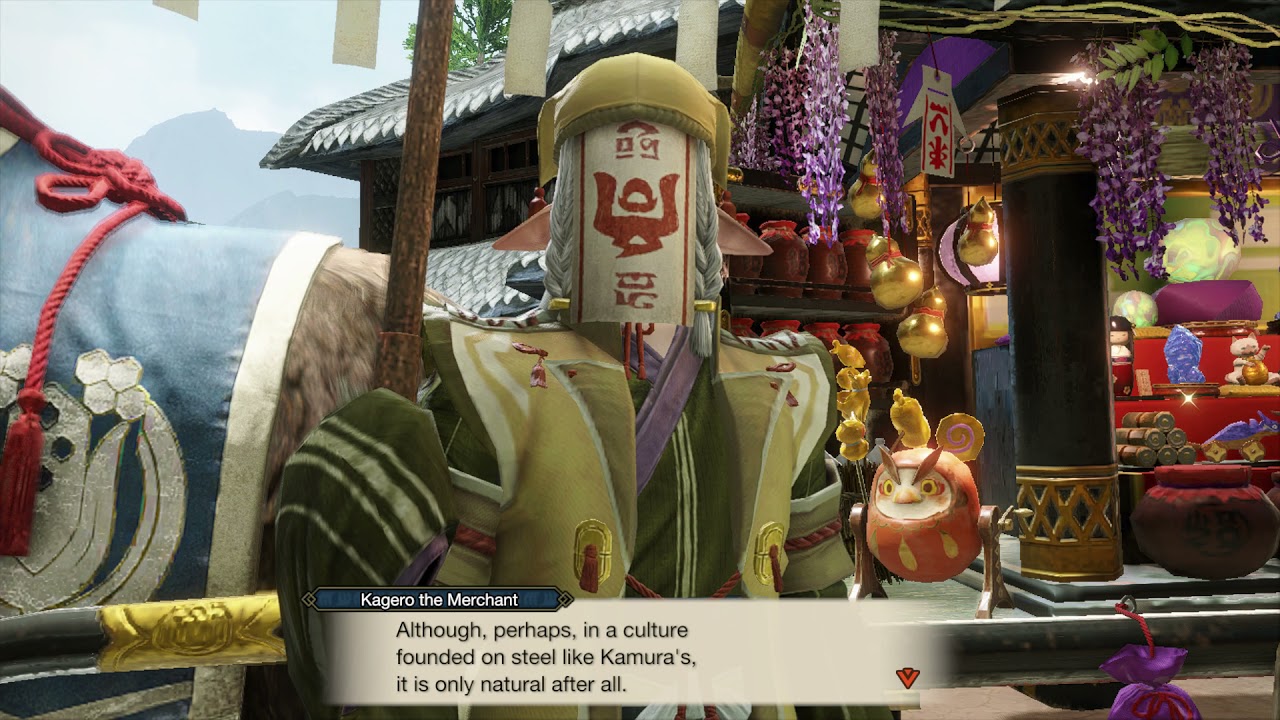Expand the left diamond ornament on the nameplate

pos(309,600)
